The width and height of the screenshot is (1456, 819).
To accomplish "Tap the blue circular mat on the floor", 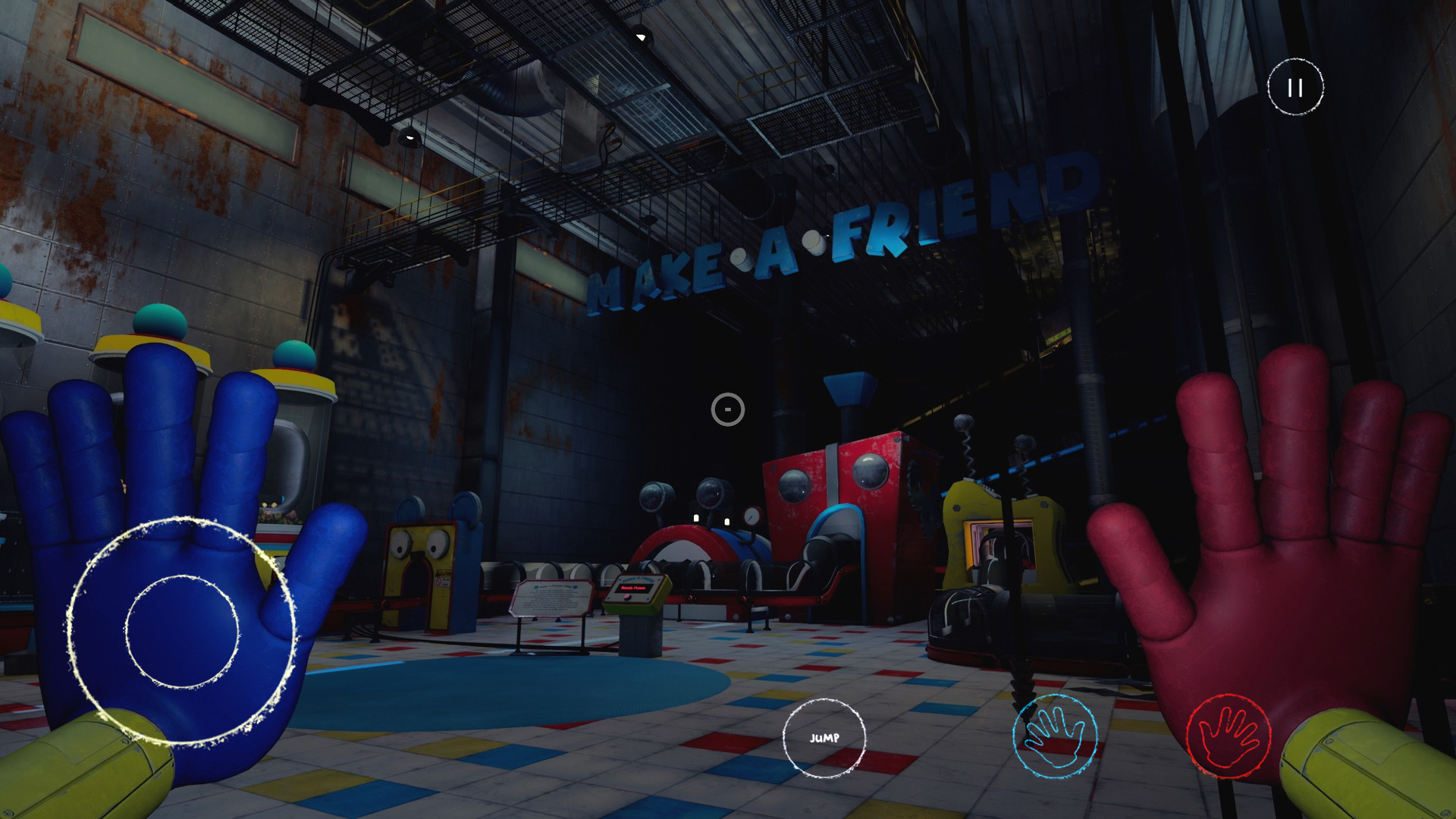I will [x=485, y=682].
